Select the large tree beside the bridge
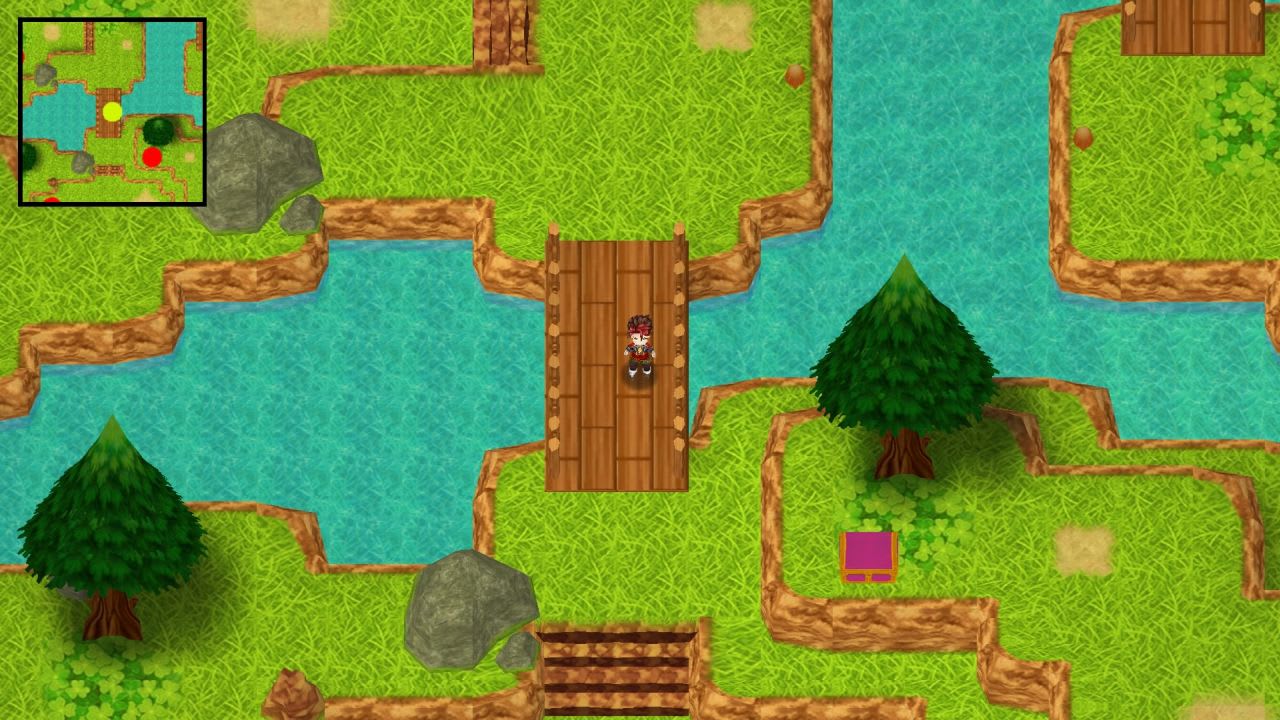 point(903,360)
